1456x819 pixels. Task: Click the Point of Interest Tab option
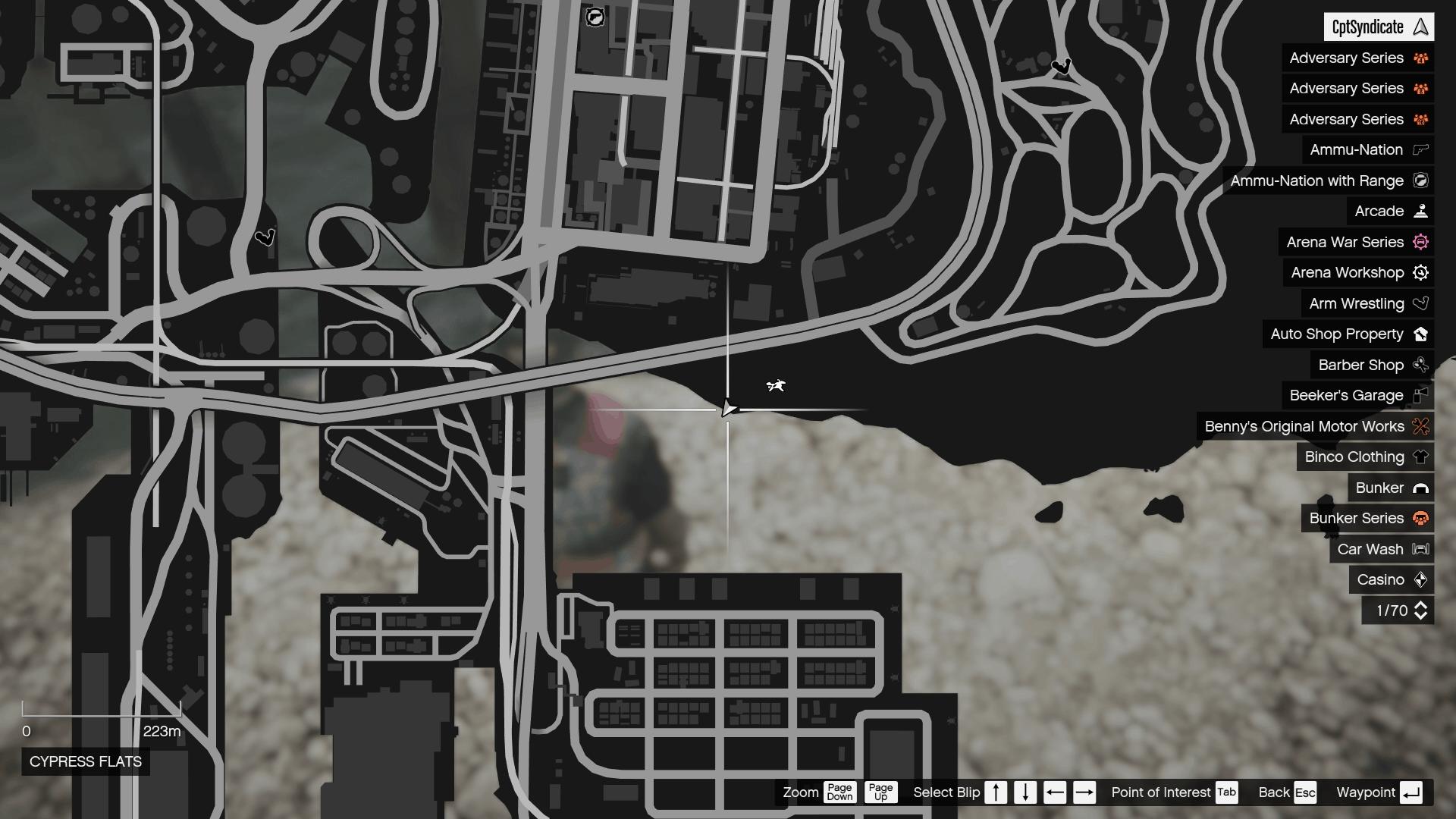pos(1226,792)
